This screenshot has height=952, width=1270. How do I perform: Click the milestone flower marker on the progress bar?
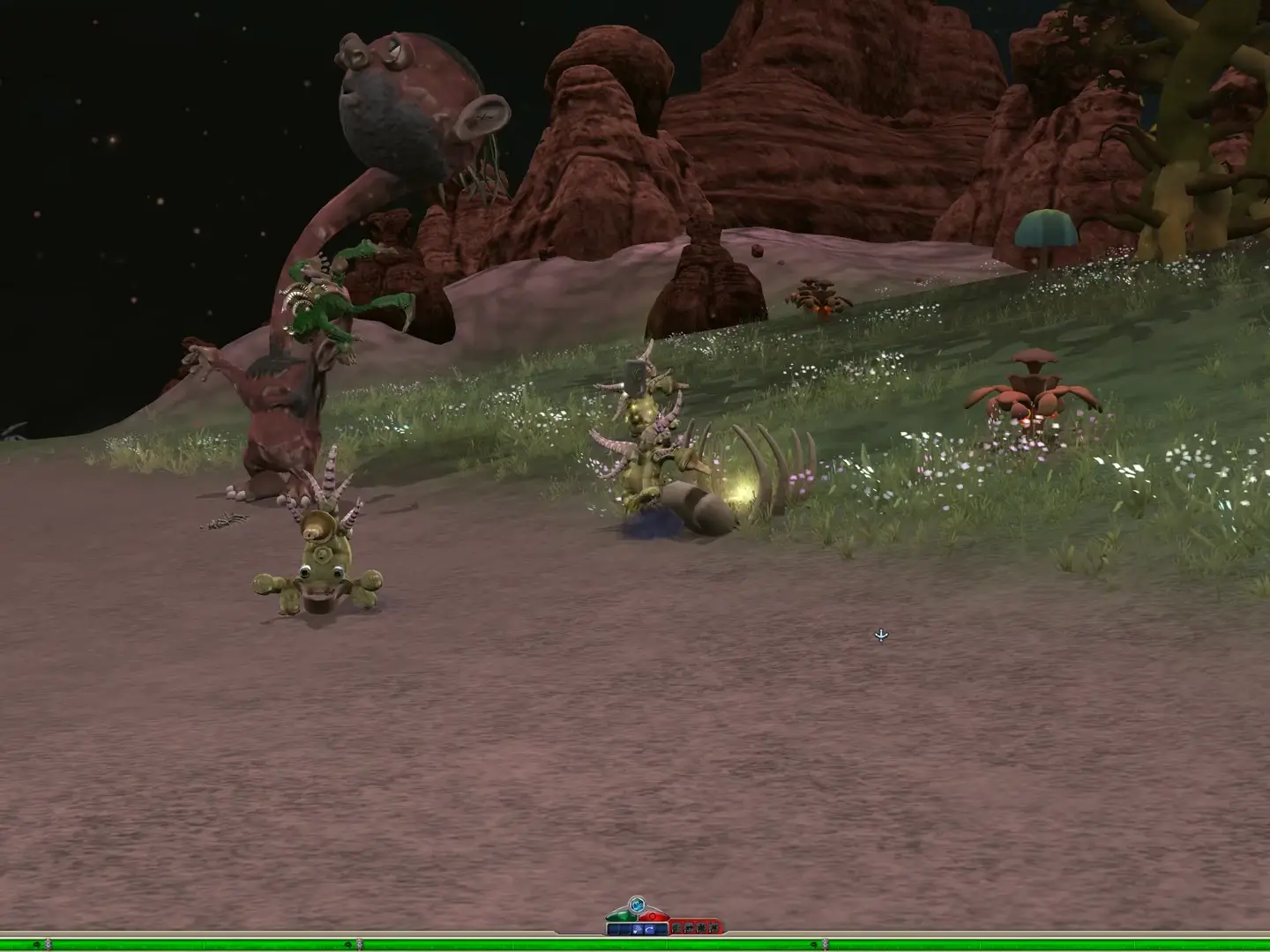[358, 943]
